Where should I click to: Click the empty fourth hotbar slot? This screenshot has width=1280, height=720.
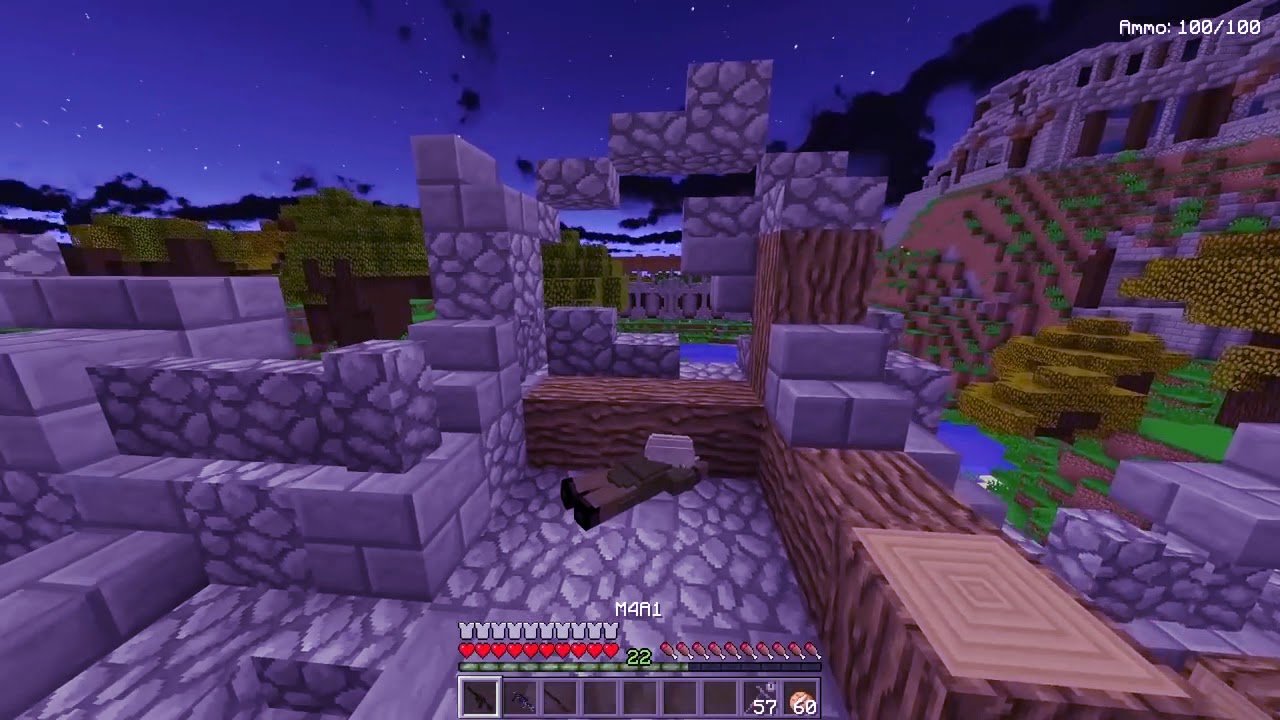pos(601,698)
